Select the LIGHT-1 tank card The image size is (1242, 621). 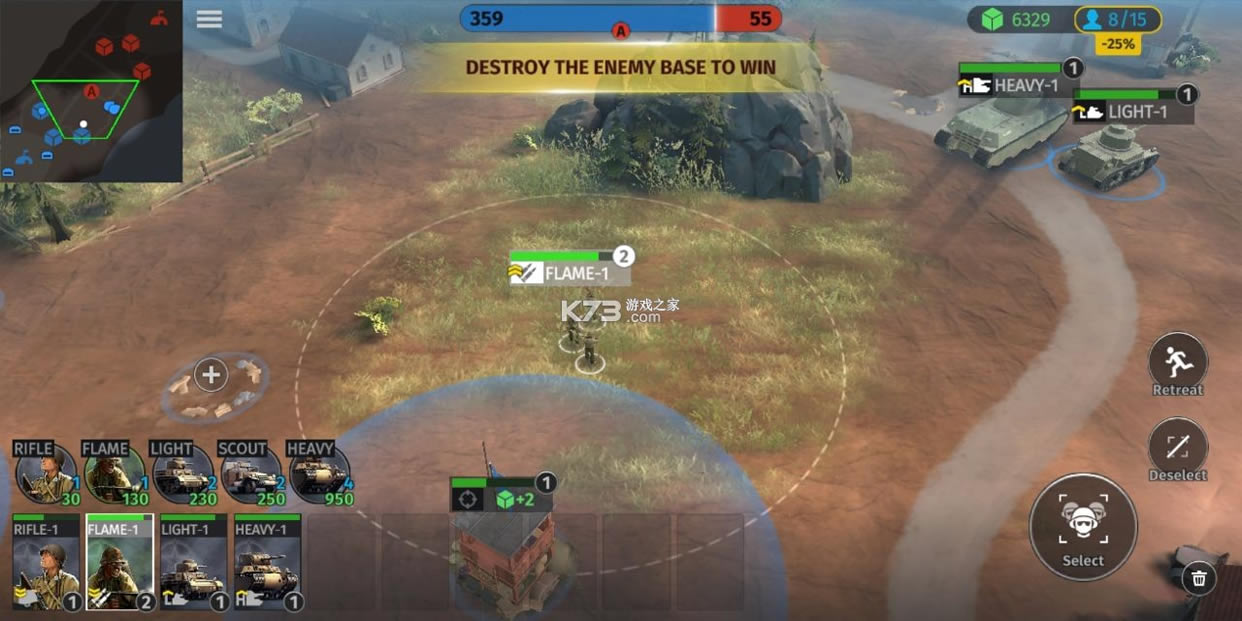pyautogui.click(x=193, y=564)
